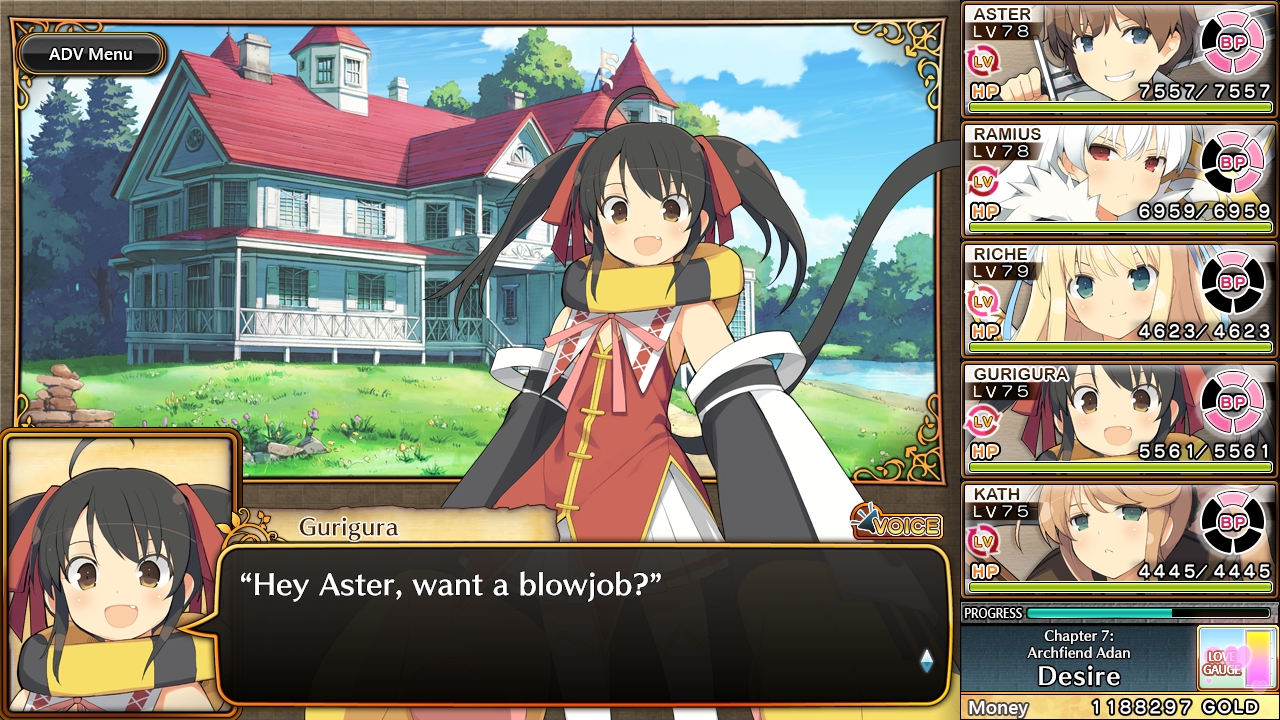Open the Love Gauge icon
This screenshot has height=720, width=1280.
coord(1235,658)
